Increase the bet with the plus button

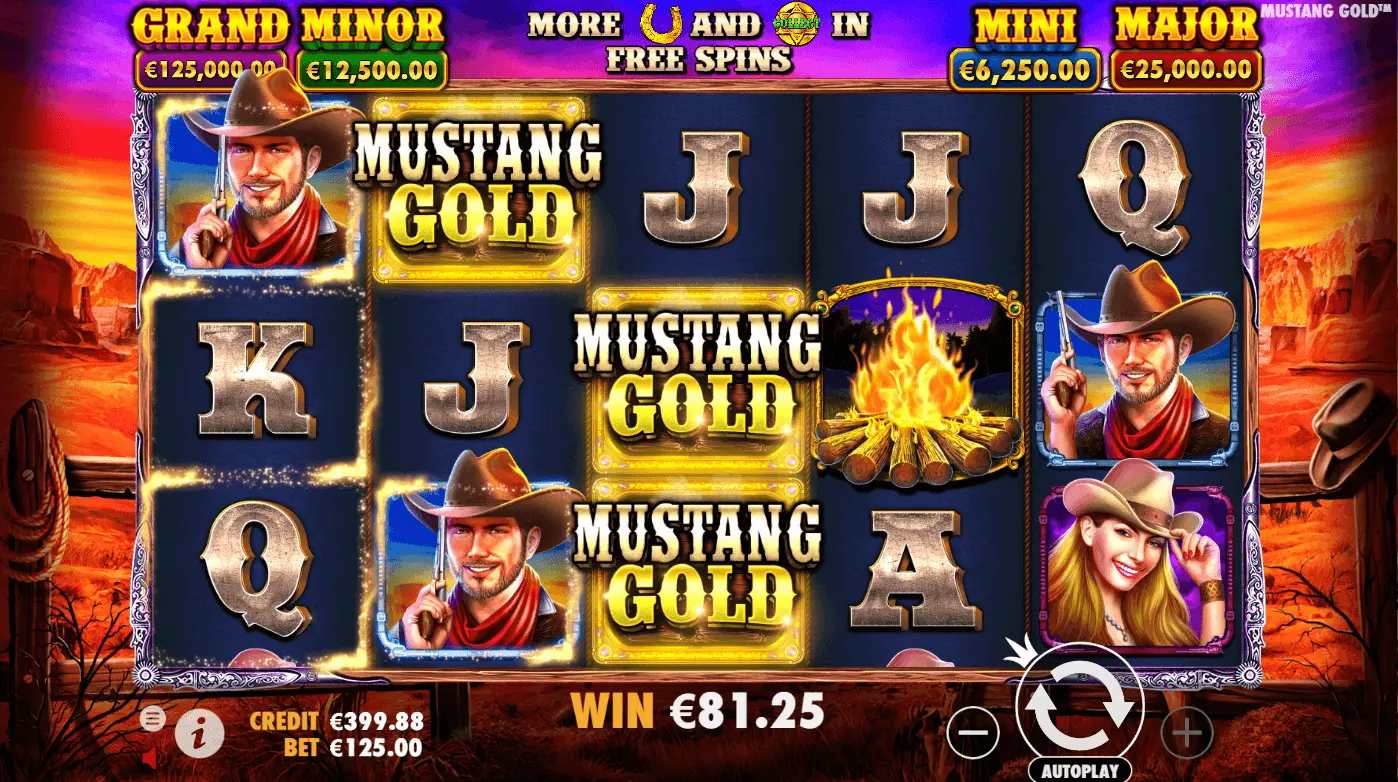pyautogui.click(x=1187, y=735)
